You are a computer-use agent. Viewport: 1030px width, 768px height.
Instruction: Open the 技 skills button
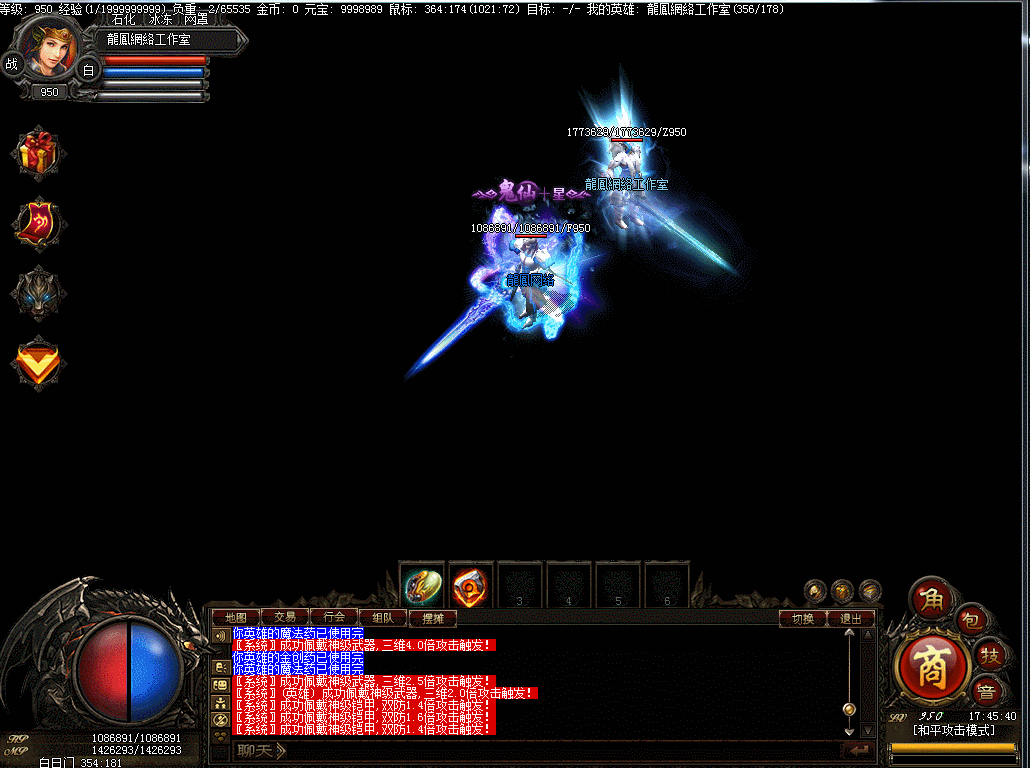(x=990, y=654)
